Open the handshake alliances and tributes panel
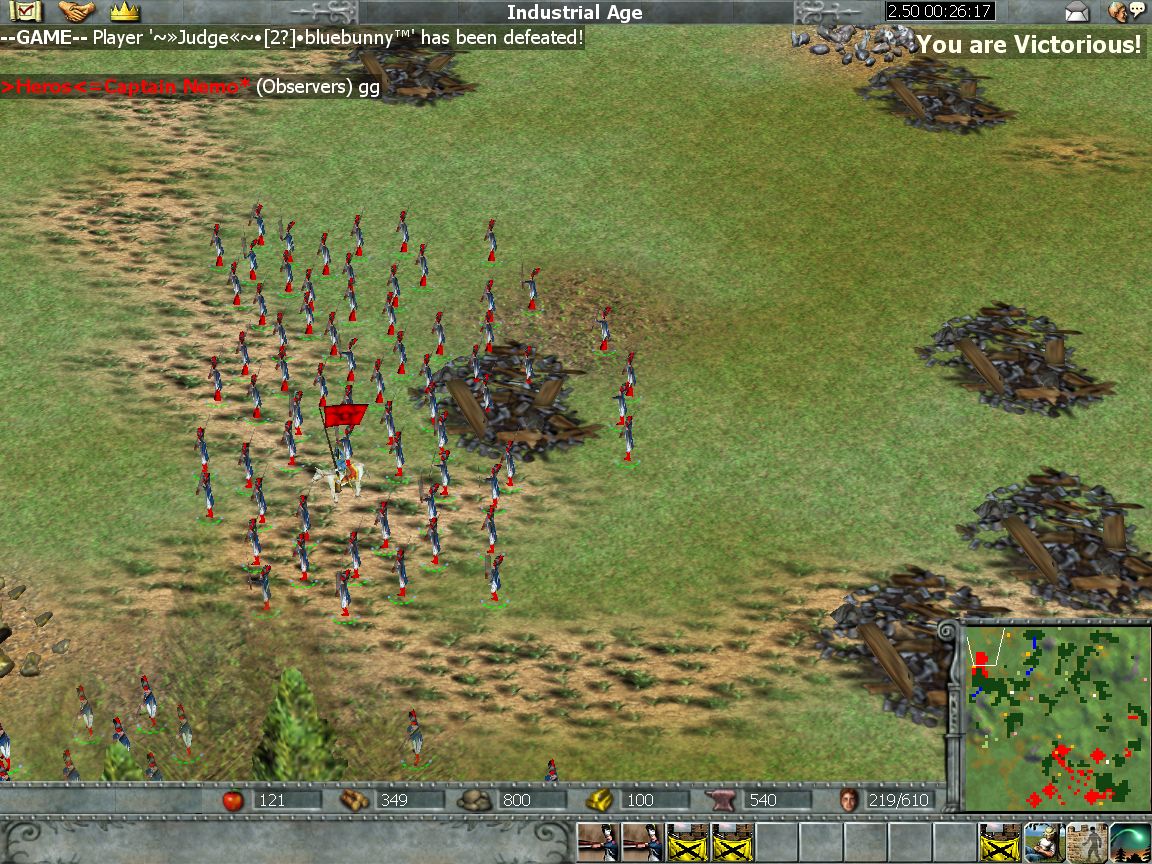 [76, 12]
